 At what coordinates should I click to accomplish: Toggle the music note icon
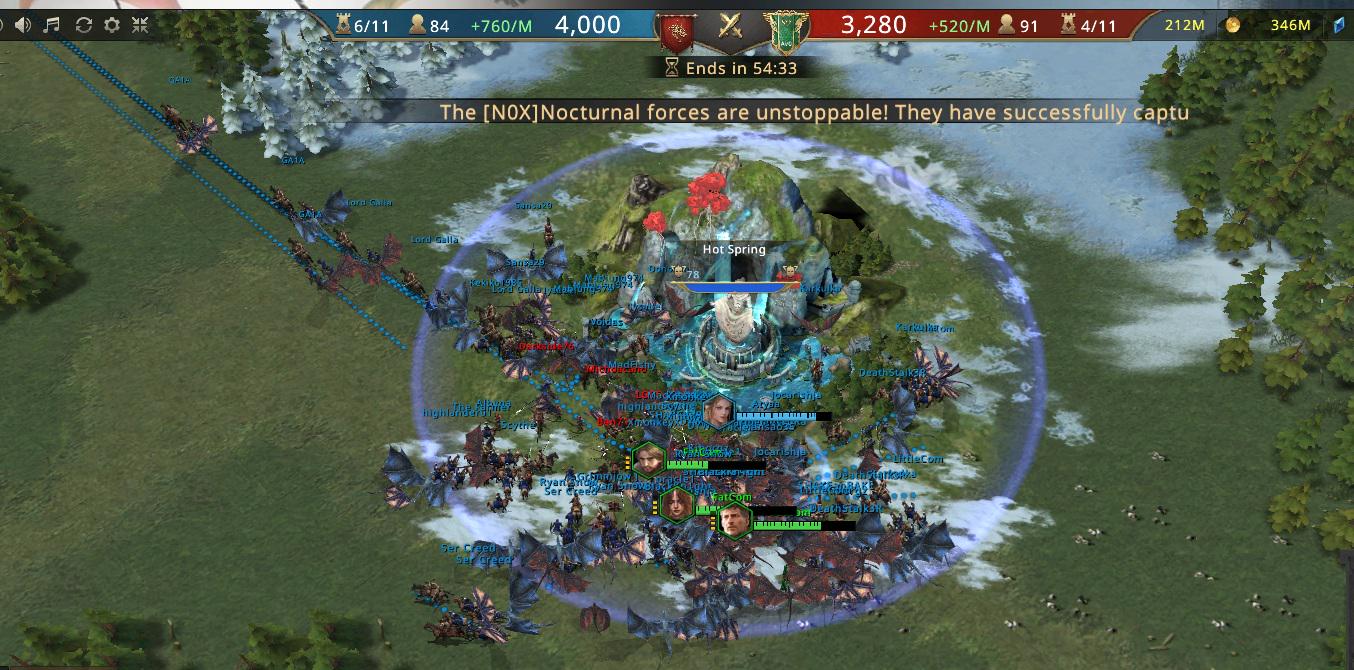(x=52, y=25)
